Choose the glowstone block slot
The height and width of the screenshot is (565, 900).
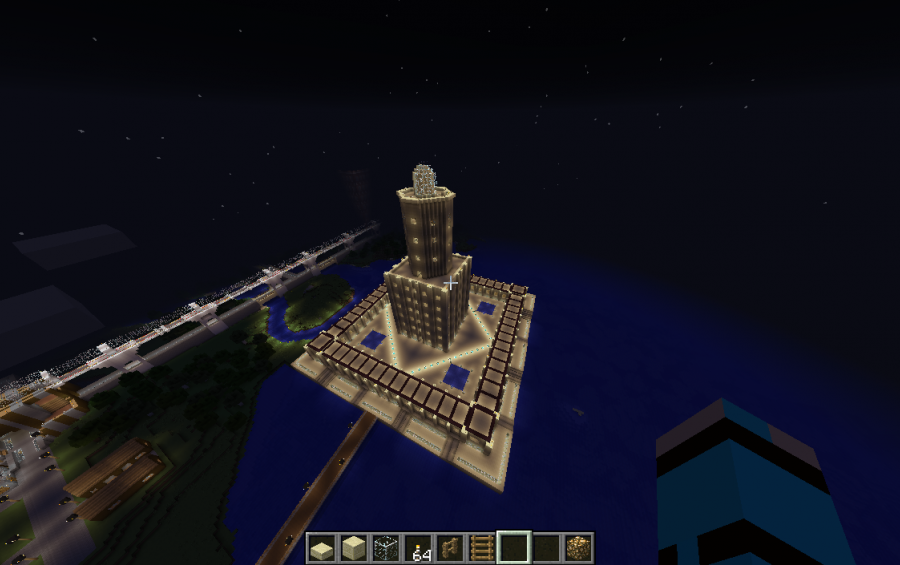(x=578, y=548)
